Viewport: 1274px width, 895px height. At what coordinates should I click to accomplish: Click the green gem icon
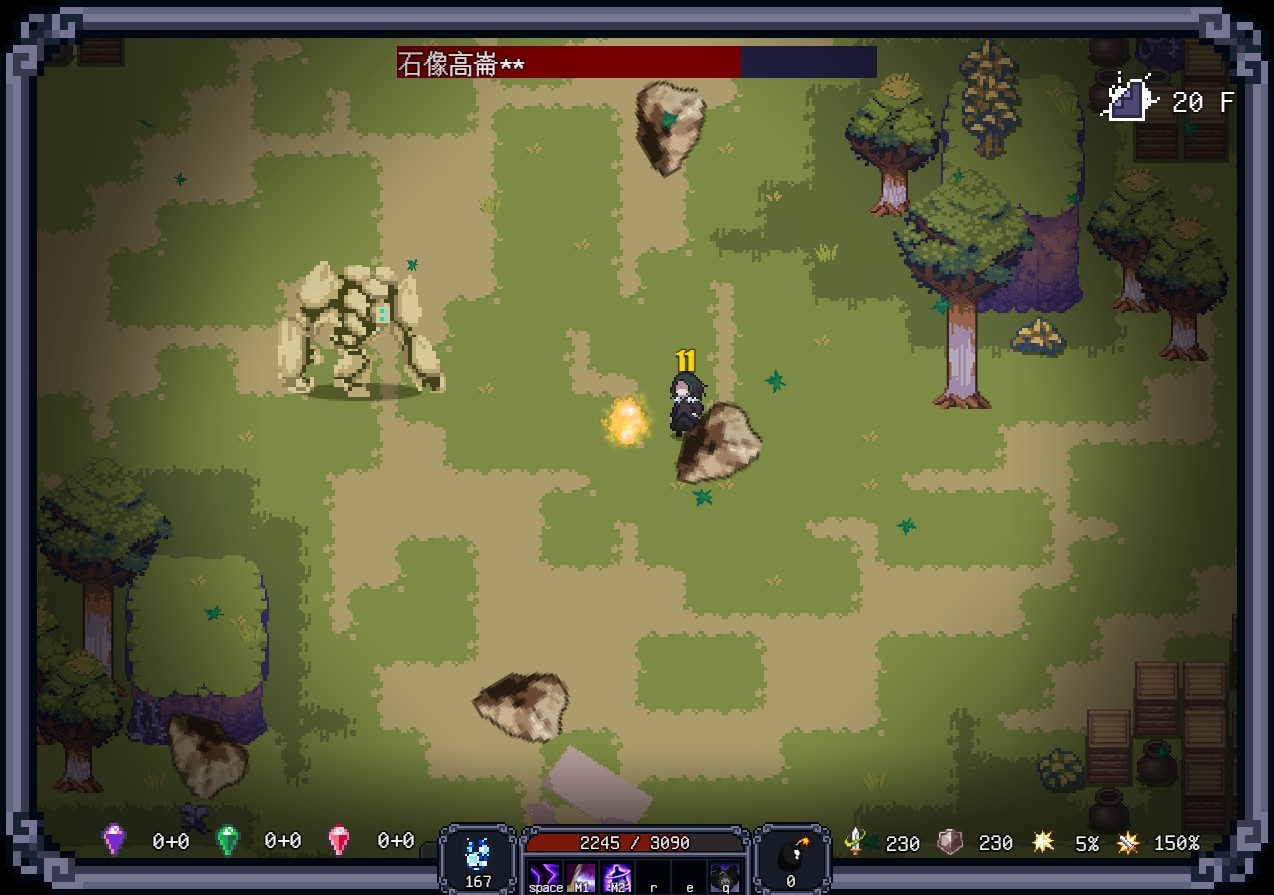click(x=228, y=839)
